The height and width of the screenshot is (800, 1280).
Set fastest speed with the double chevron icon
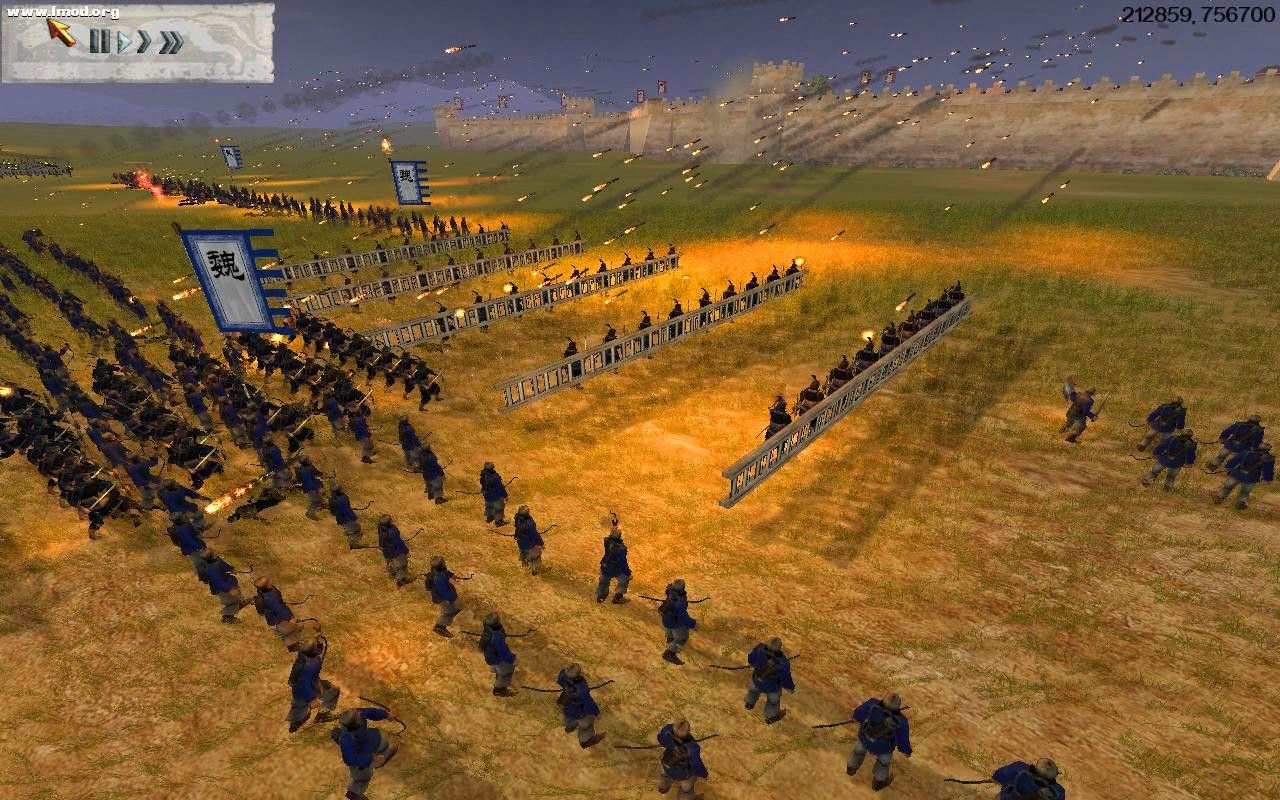169,41
